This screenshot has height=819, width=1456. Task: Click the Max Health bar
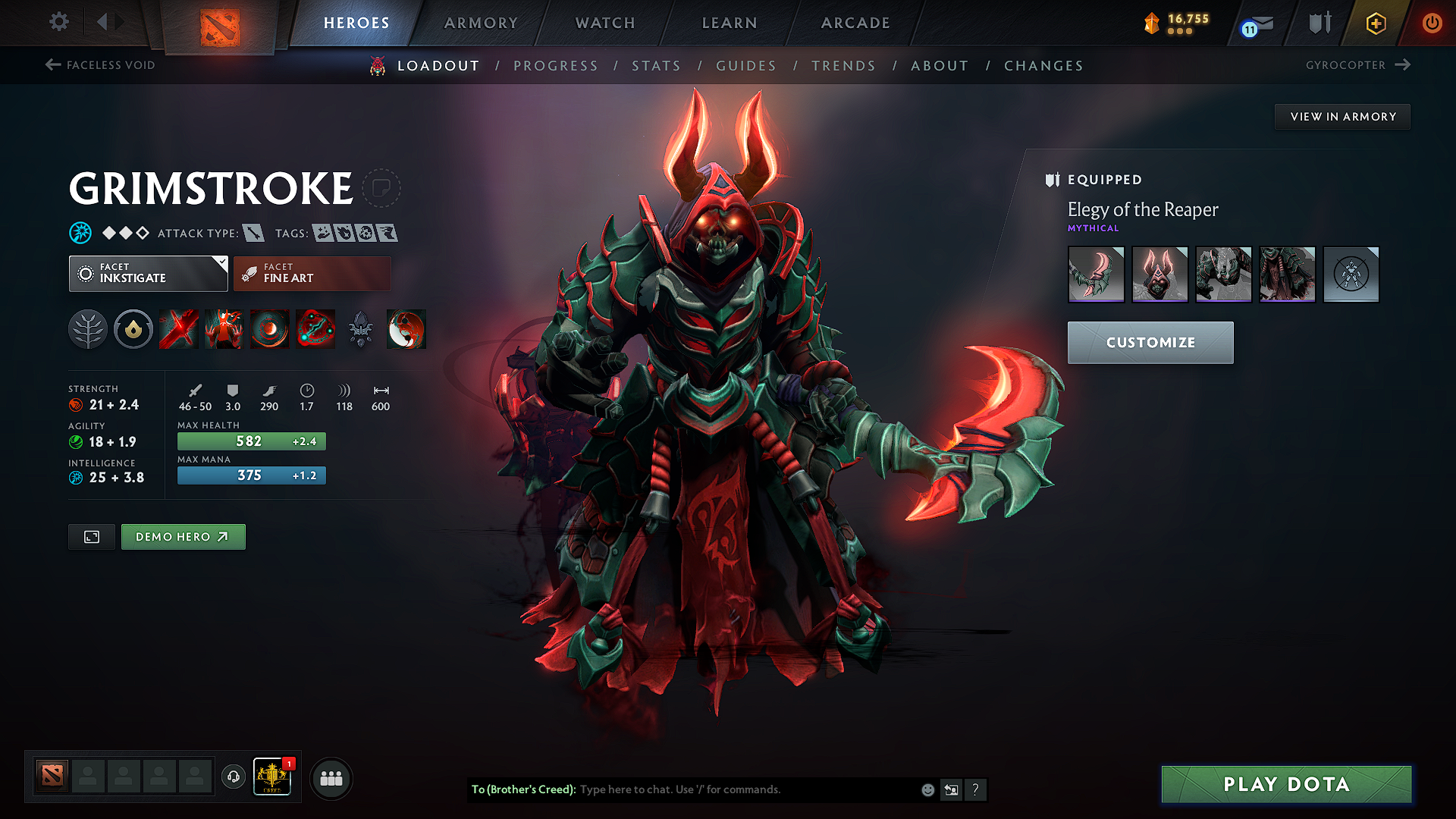(x=251, y=441)
